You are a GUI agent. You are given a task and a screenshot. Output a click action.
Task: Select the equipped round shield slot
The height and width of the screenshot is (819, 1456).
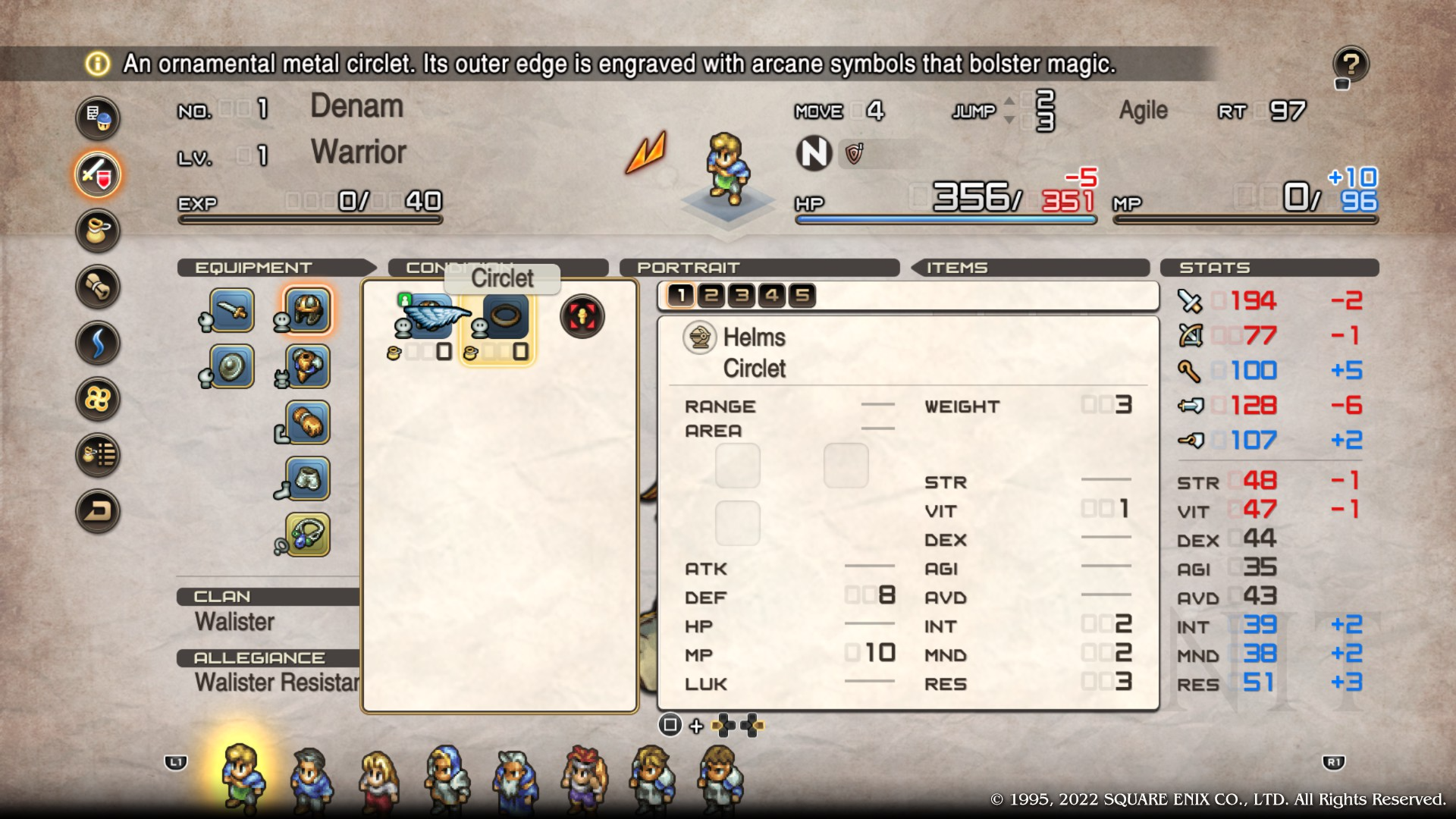(231, 367)
